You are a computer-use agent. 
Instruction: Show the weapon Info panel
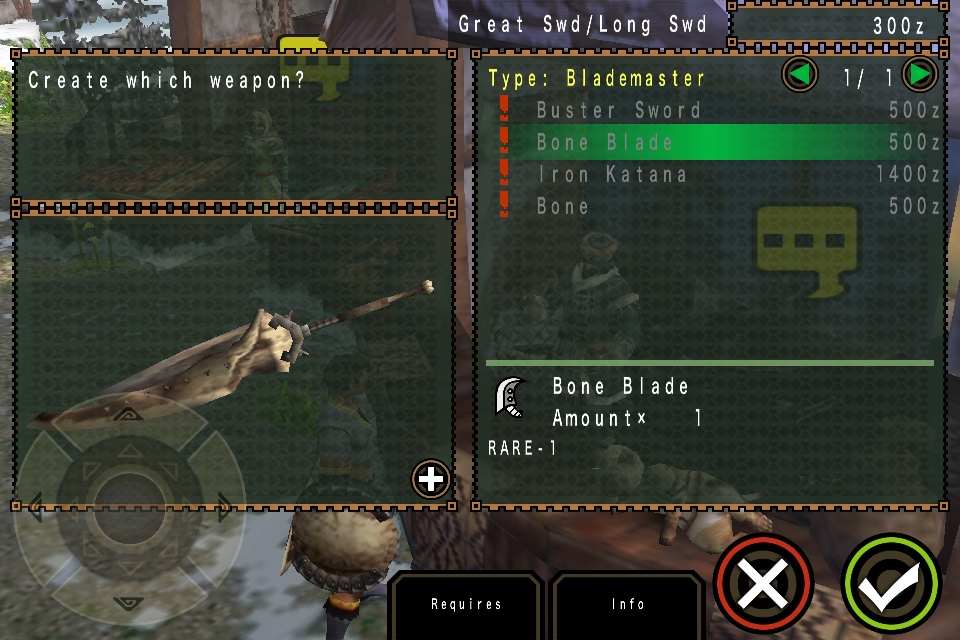[x=628, y=604]
